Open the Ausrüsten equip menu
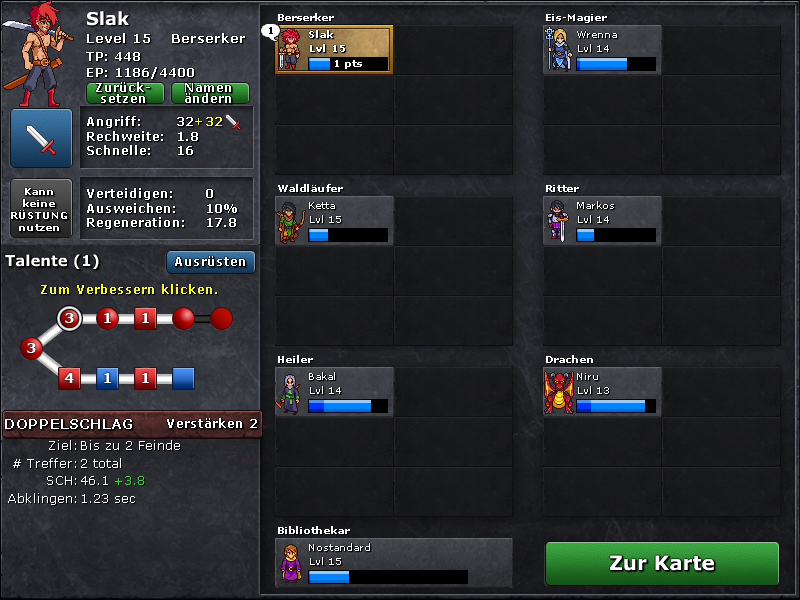The image size is (800, 600). click(x=211, y=262)
